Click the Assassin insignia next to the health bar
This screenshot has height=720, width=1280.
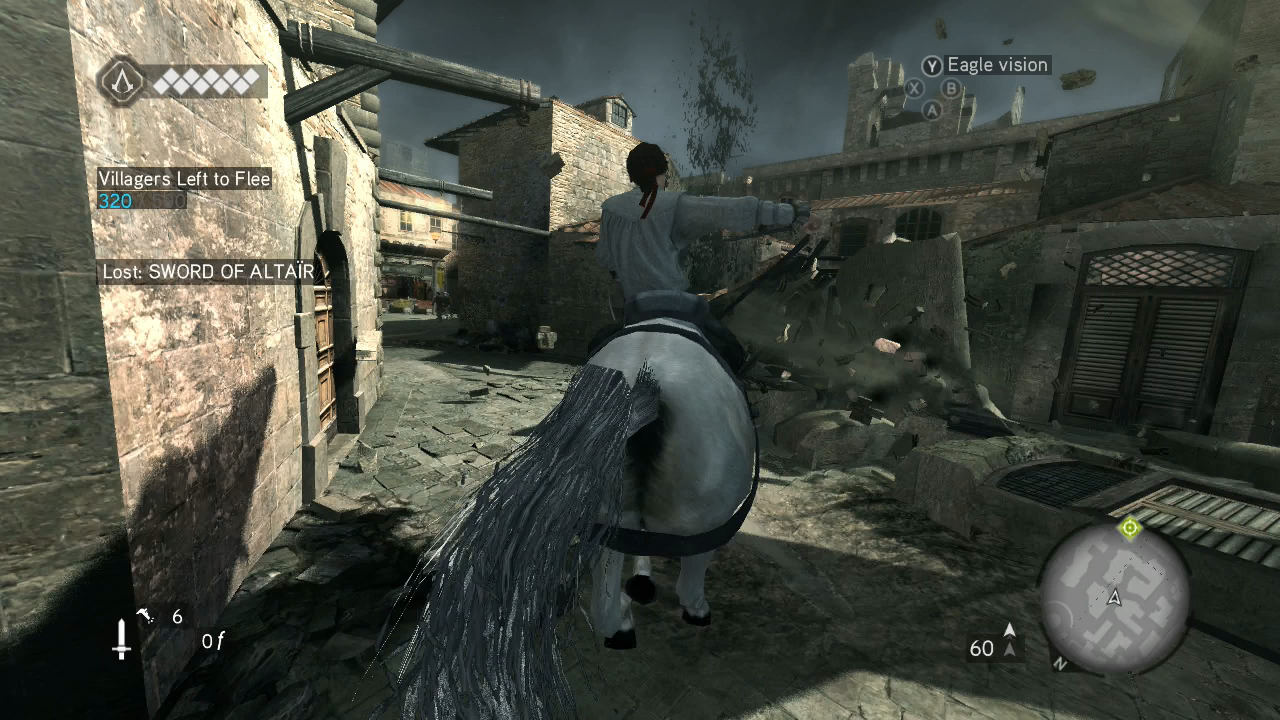coord(124,81)
